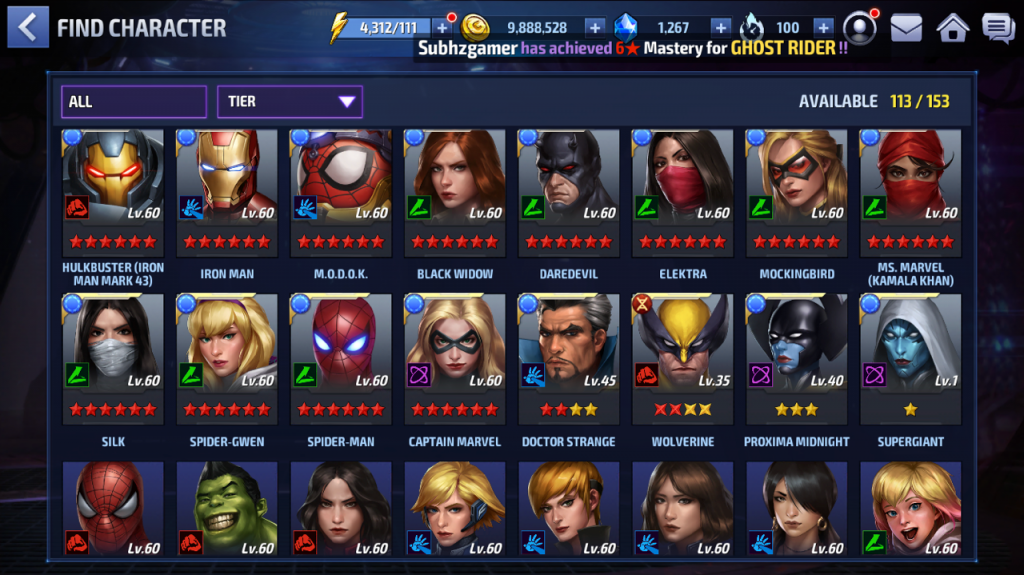Open the ALL filter field
1024x575 pixels.
(134, 102)
